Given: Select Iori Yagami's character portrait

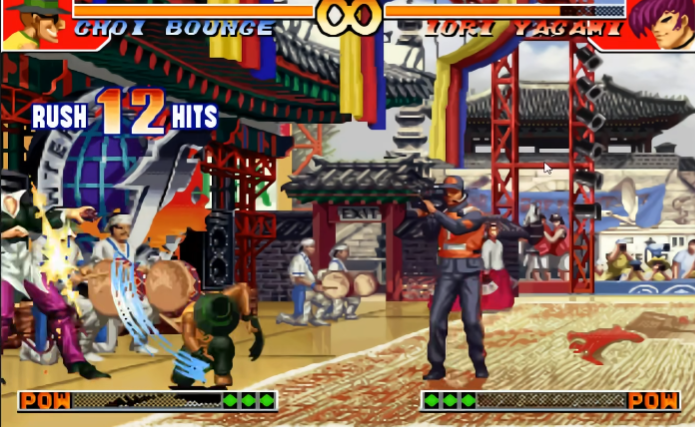Looking at the screenshot, I should point(660,24).
